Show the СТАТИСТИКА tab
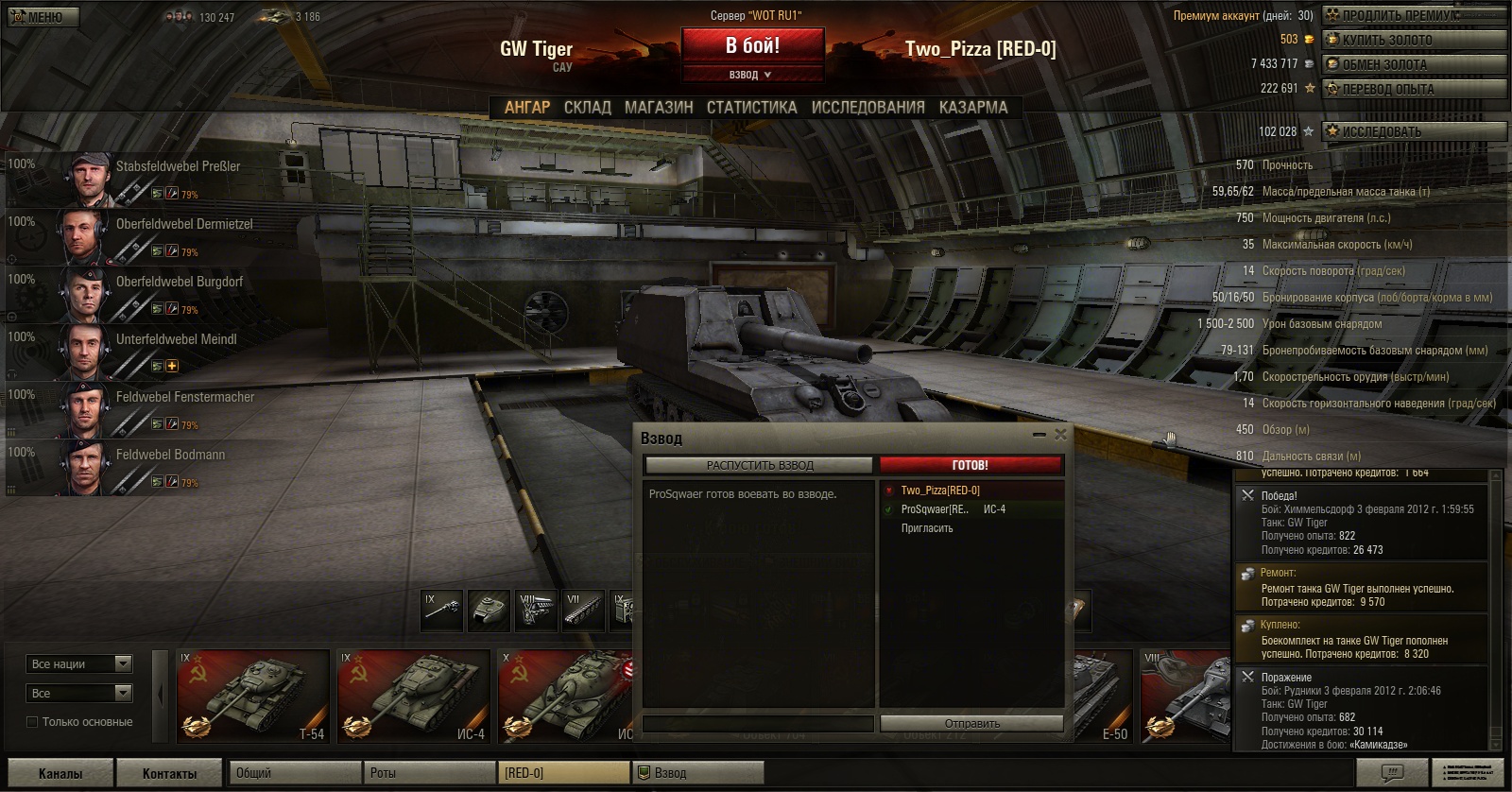Image resolution: width=1512 pixels, height=792 pixels. click(x=751, y=108)
